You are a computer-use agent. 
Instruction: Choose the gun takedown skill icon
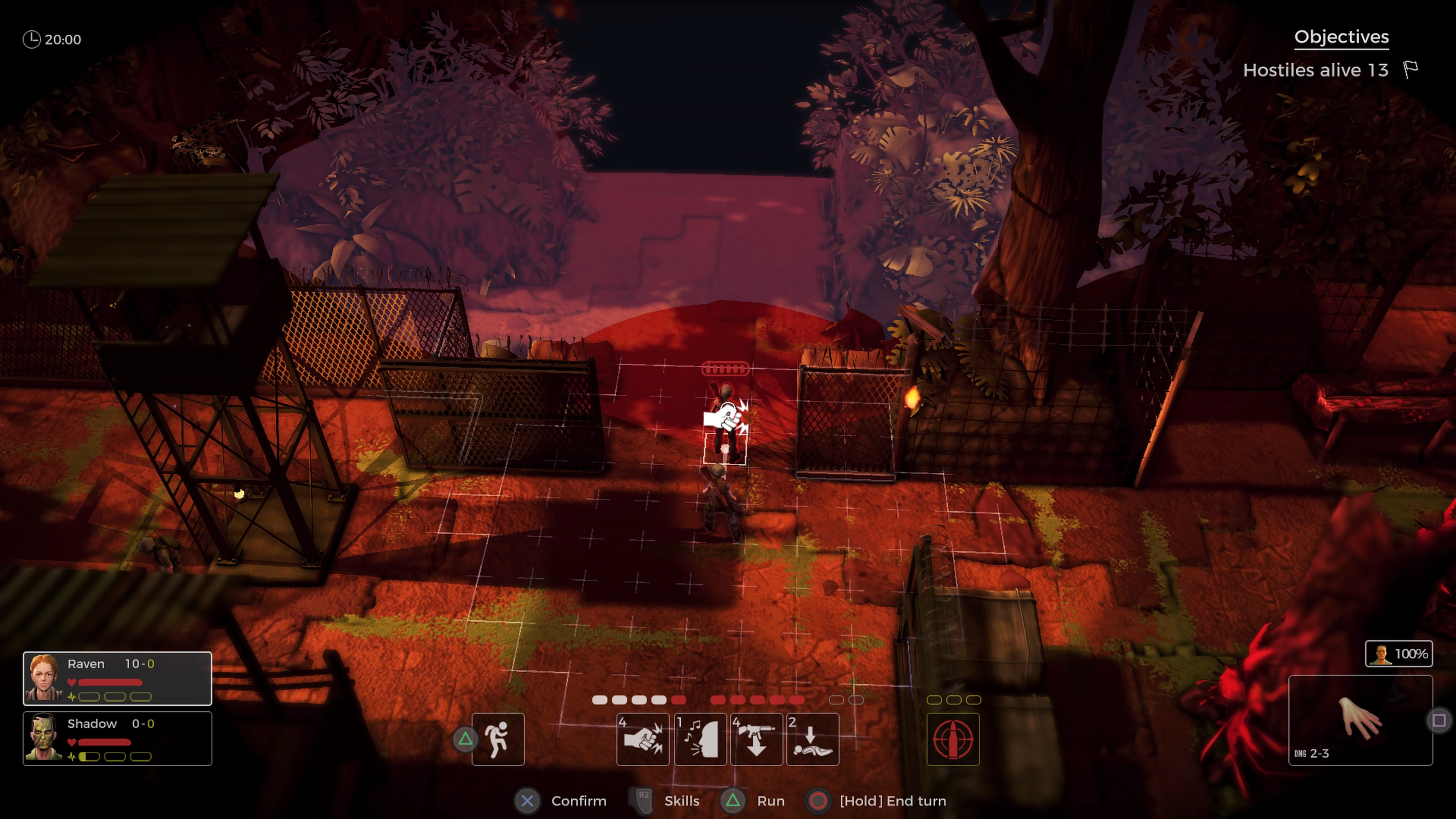click(756, 739)
